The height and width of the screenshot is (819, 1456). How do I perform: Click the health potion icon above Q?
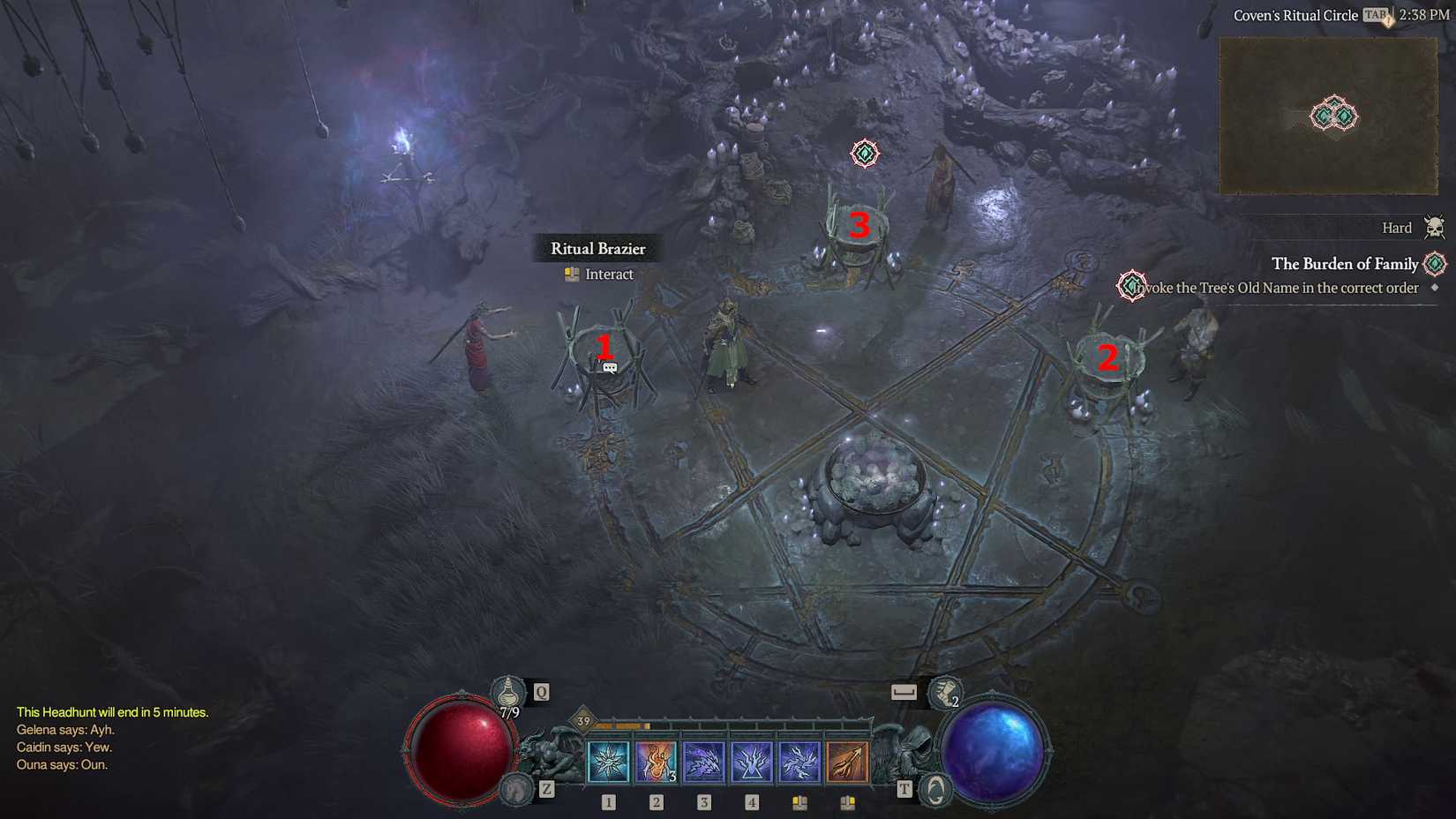(x=507, y=692)
